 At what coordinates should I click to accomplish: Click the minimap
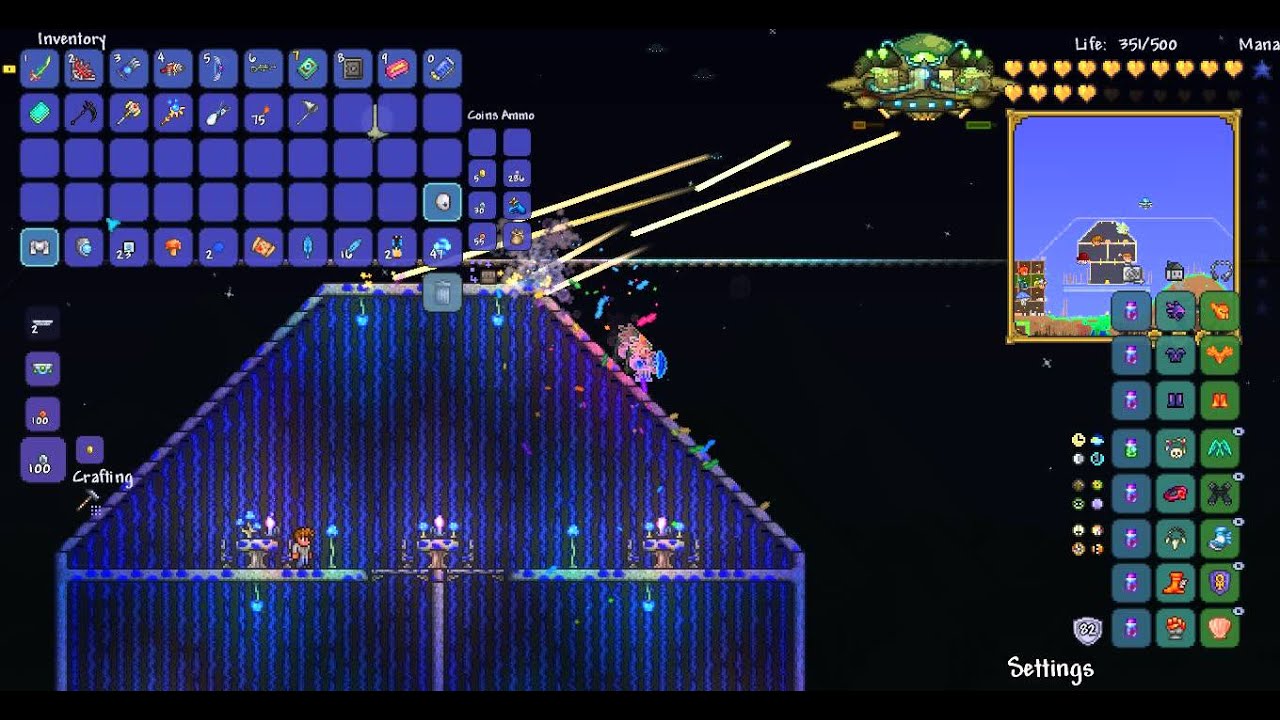[1123, 226]
